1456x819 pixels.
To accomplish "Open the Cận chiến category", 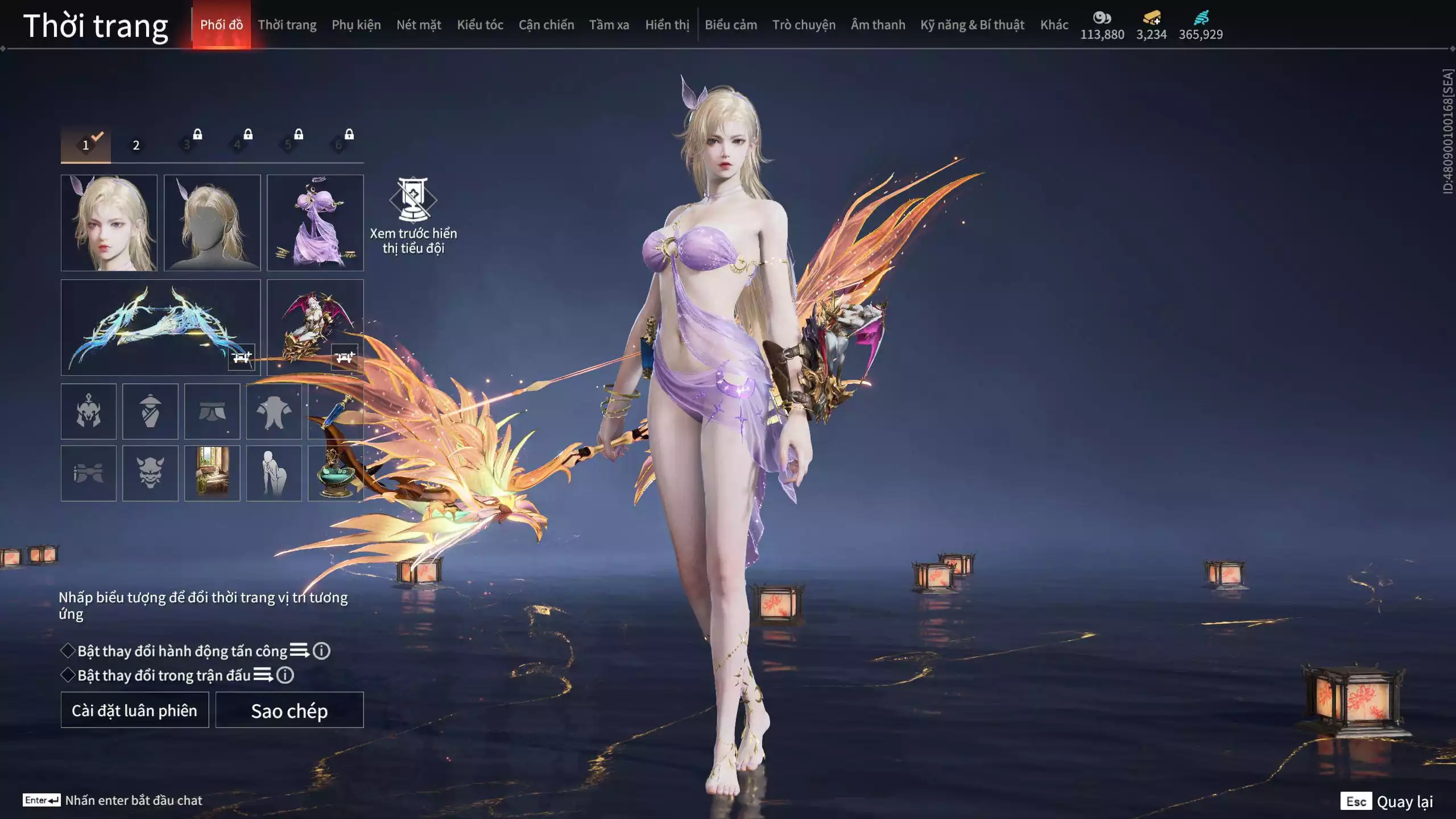I will [546, 25].
